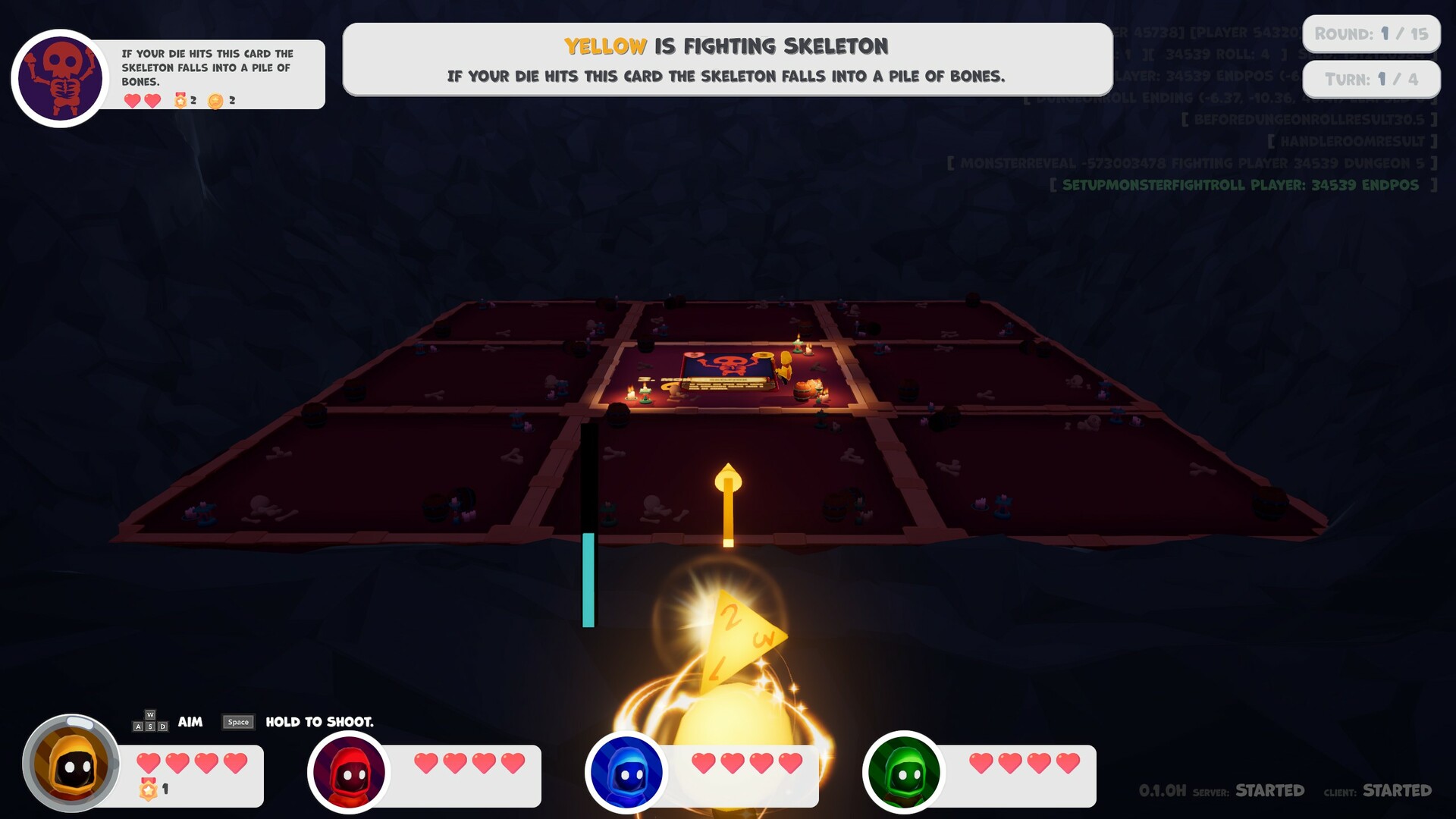Select the skeleton card portrait top left
Viewport: 1456px width, 819px height.
pos(58,74)
